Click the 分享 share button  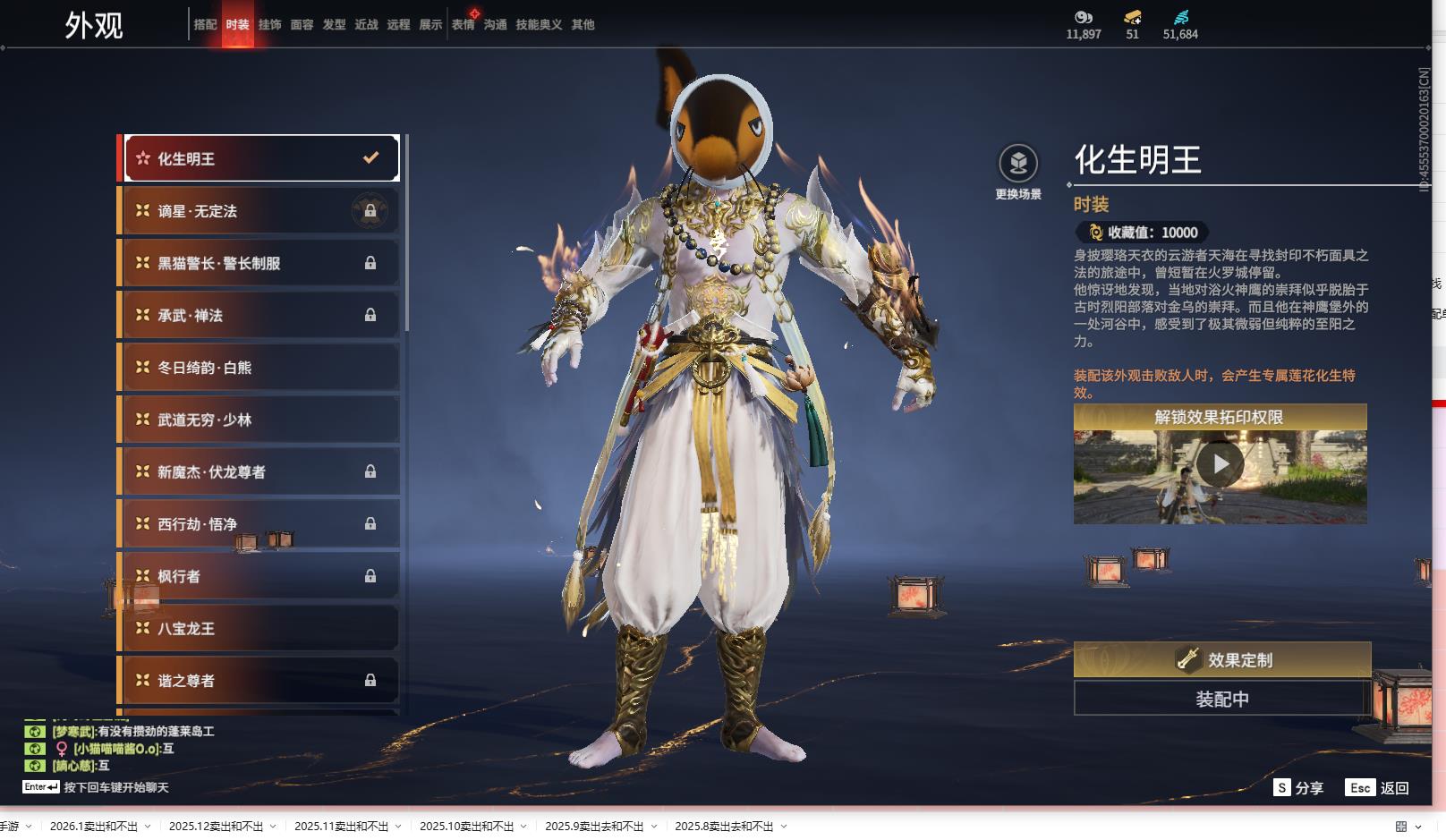click(x=1298, y=788)
